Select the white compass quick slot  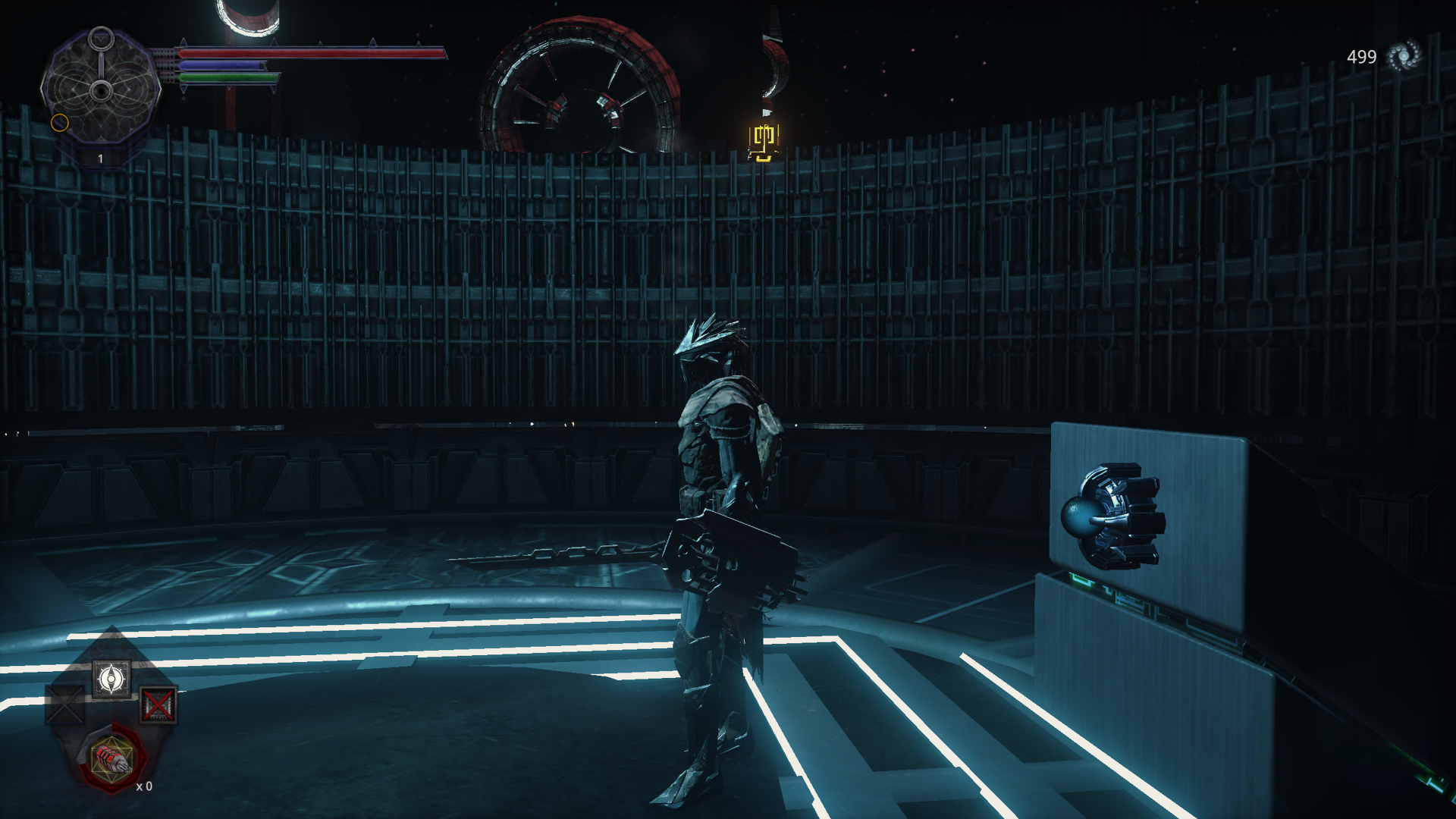pyautogui.click(x=111, y=678)
